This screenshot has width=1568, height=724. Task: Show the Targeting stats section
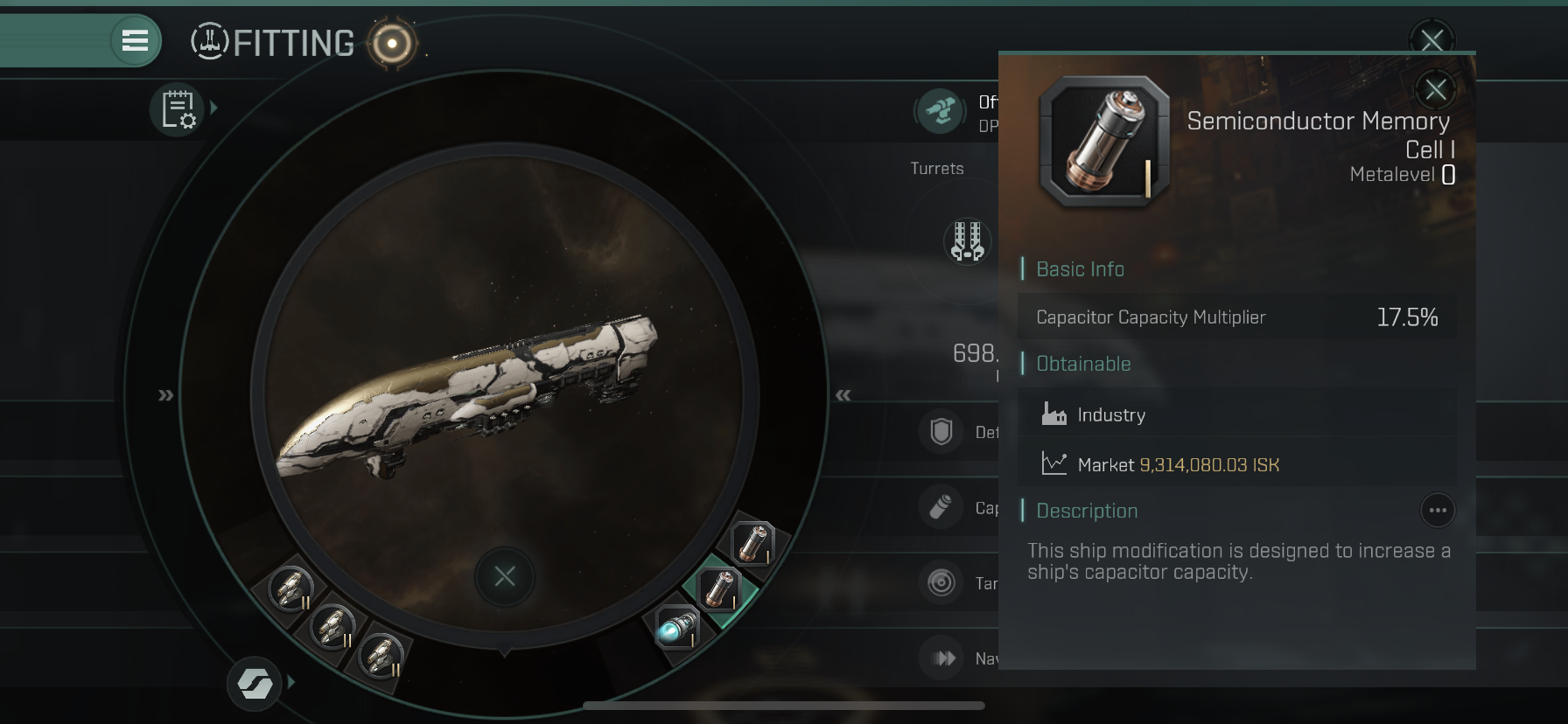941,582
